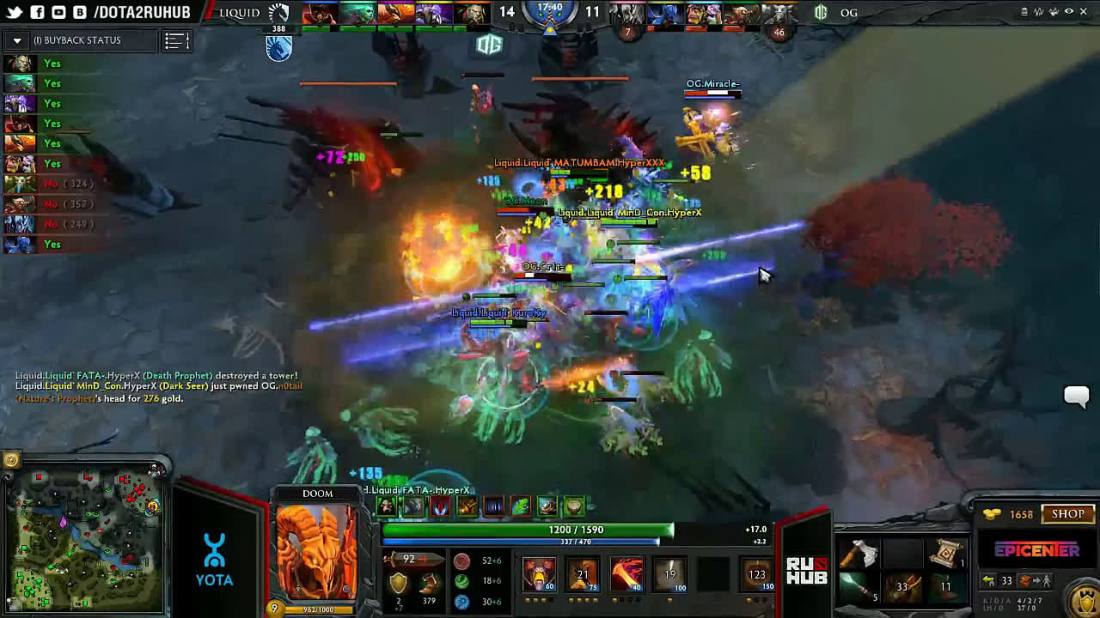Activate the ultimate ability showing 123 cooldown
This screenshot has width=1100, height=618.
tap(756, 574)
